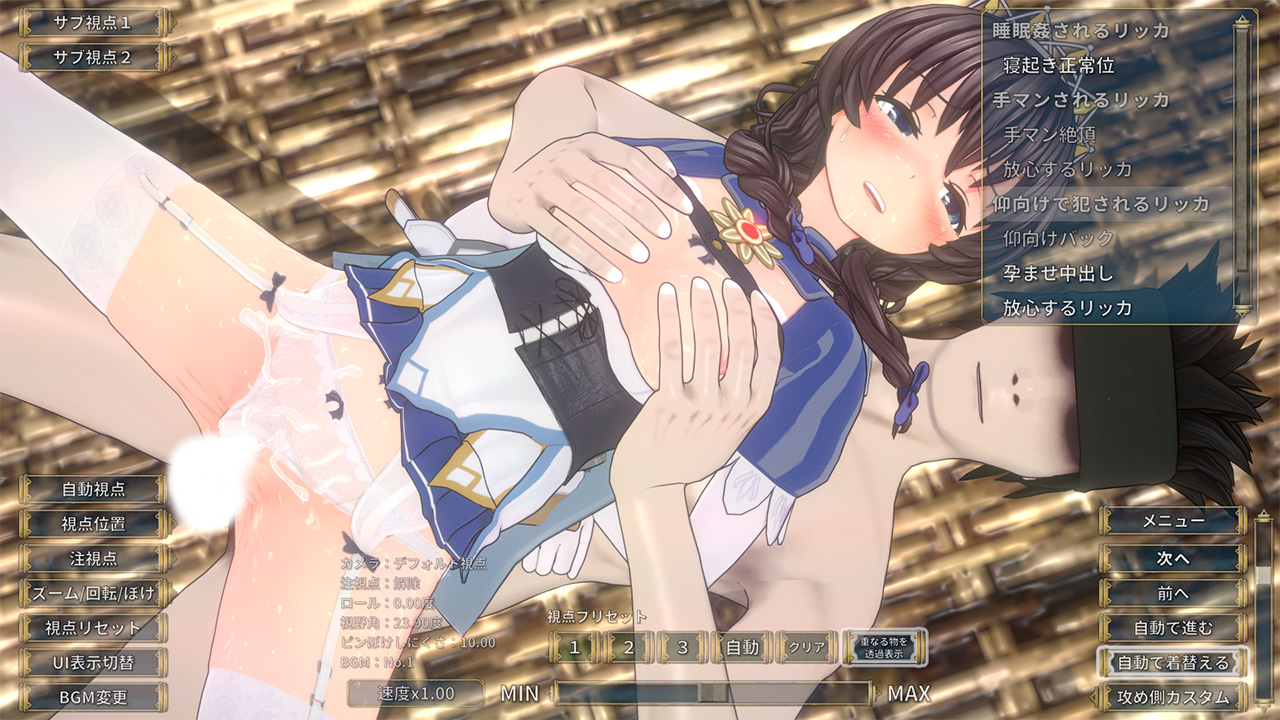Viewport: 1280px width, 720px height.
Task: Select the サブ視点2 sub viewpoint
Action: coord(91,57)
